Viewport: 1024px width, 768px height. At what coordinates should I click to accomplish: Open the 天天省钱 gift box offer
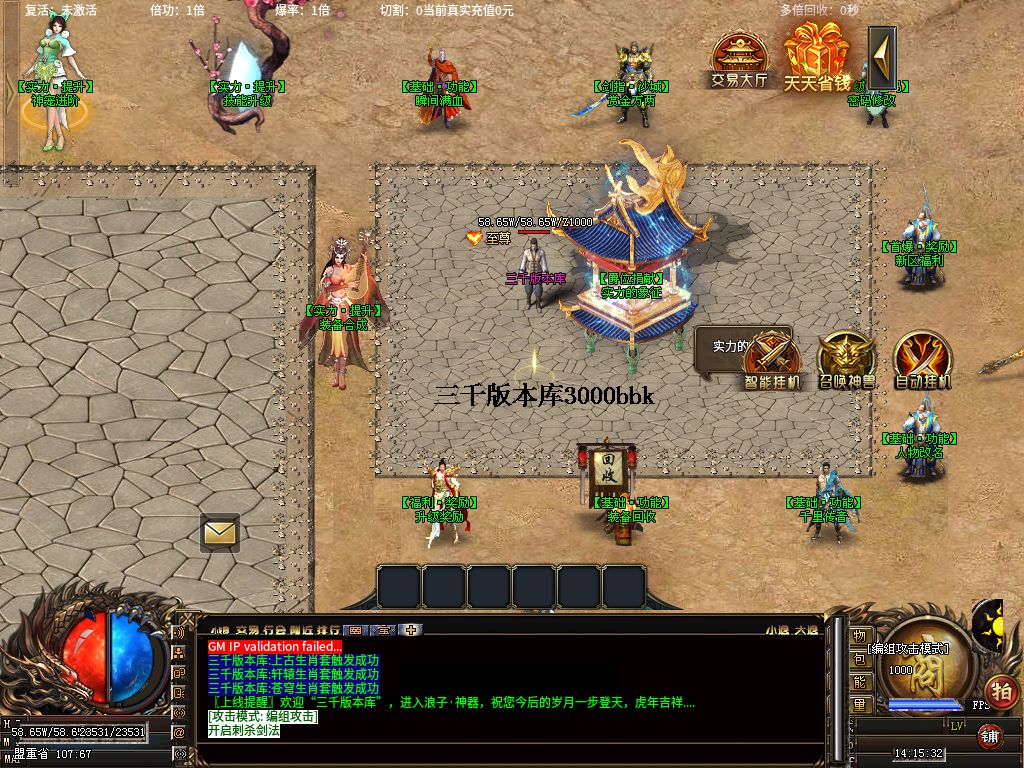(815, 58)
